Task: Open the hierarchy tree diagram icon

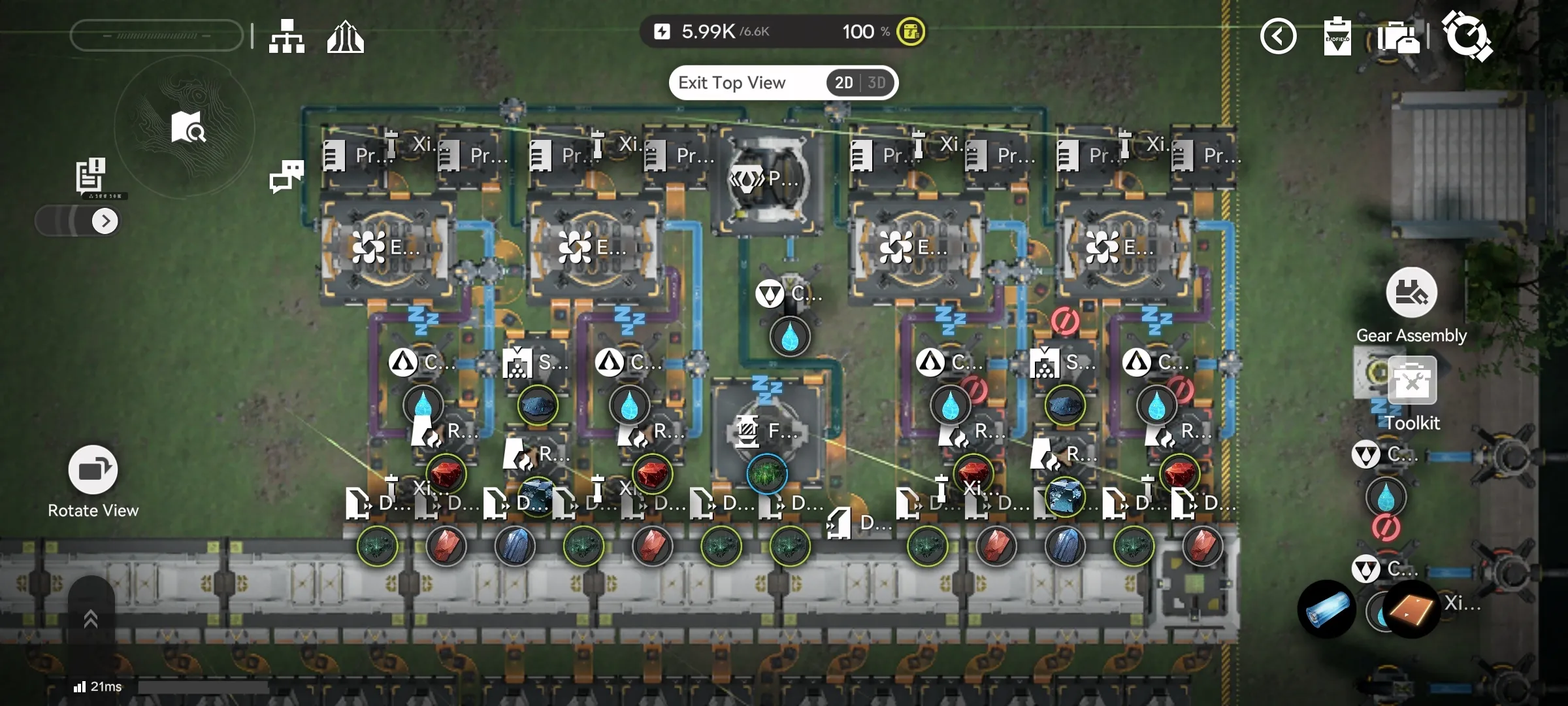Action: [x=286, y=36]
